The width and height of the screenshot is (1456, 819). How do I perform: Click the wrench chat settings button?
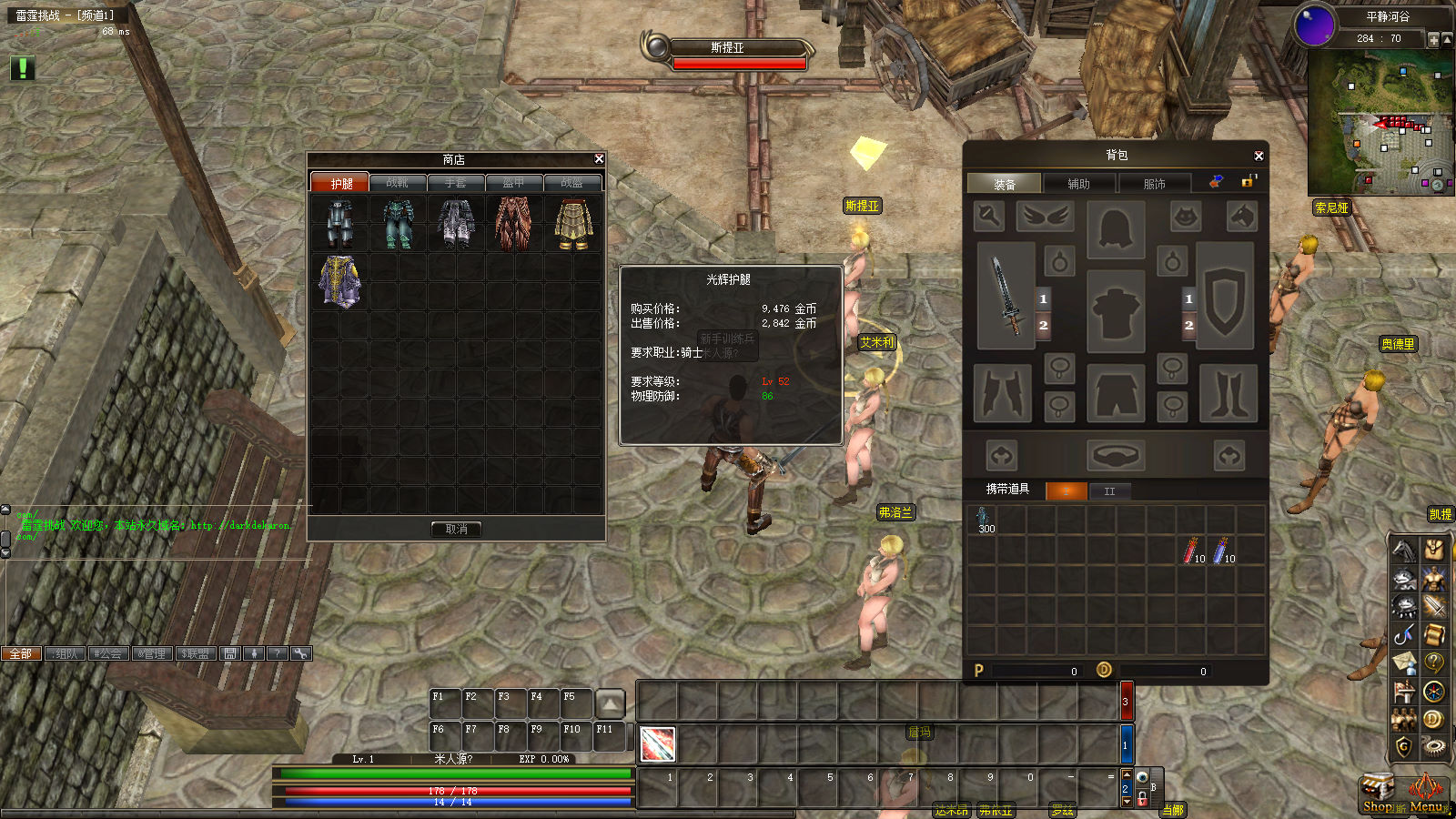coord(300,653)
